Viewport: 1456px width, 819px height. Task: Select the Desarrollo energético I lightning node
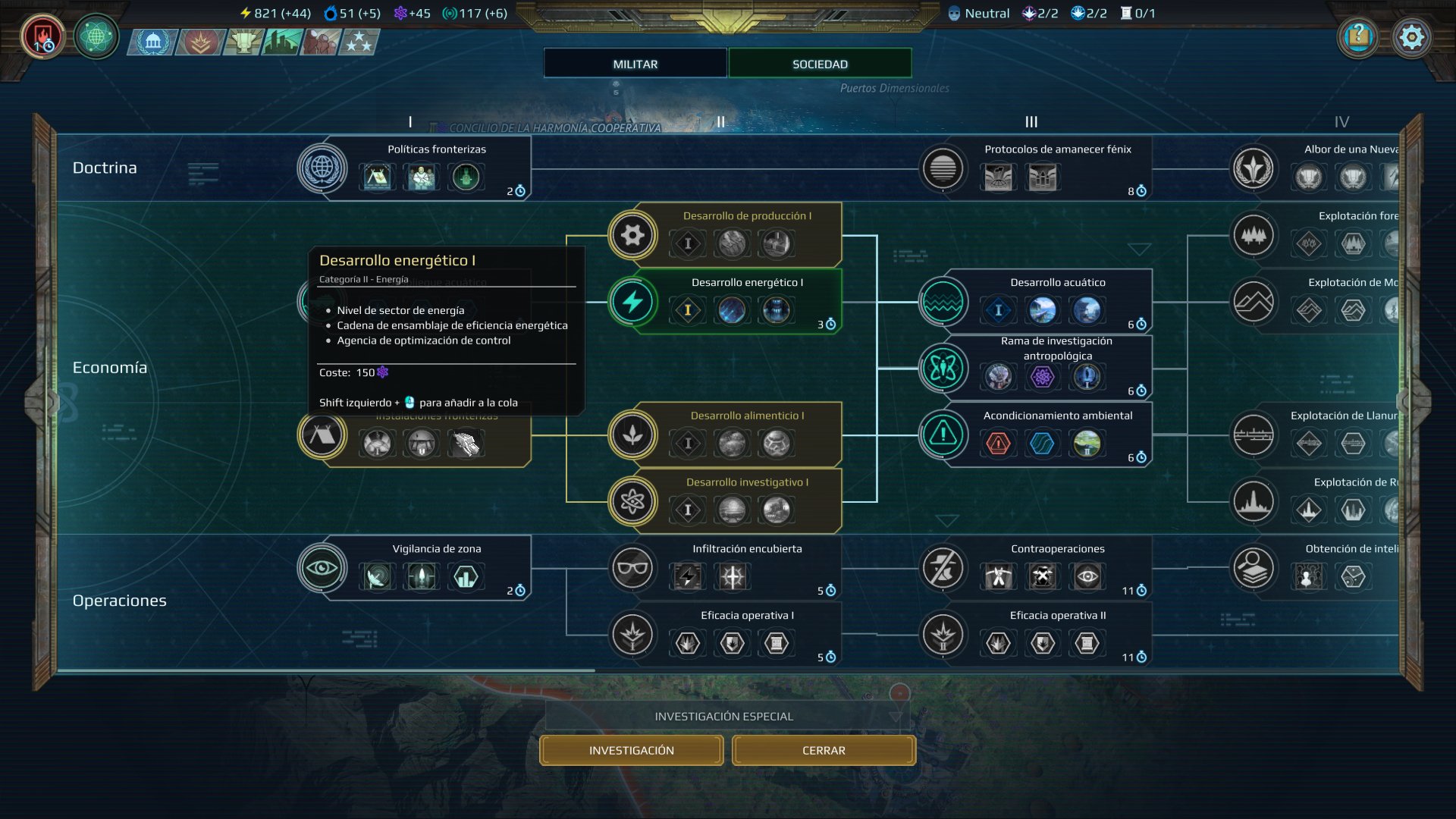click(633, 301)
